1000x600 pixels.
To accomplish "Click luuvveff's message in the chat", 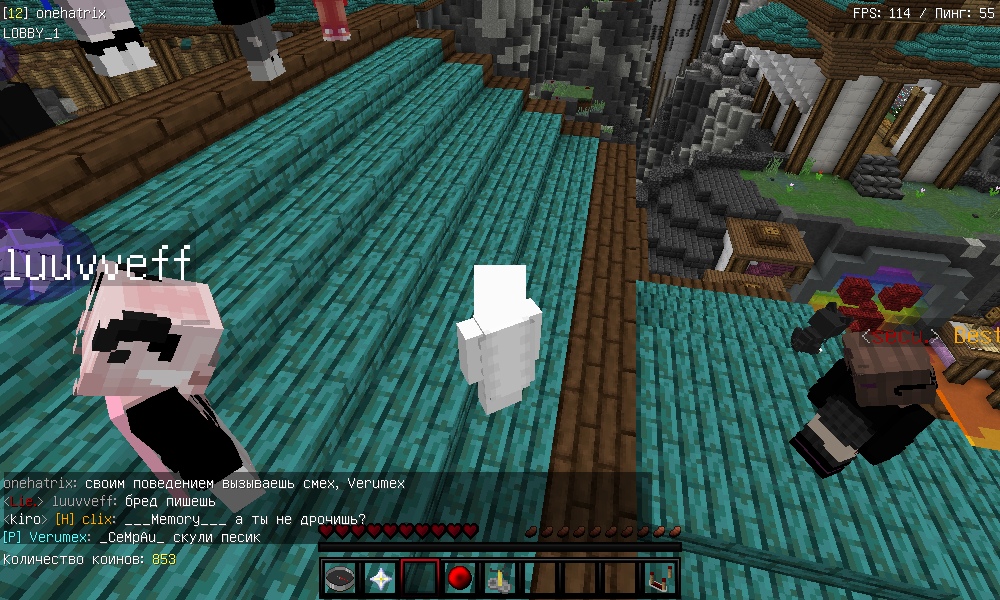I will click(x=108, y=501).
